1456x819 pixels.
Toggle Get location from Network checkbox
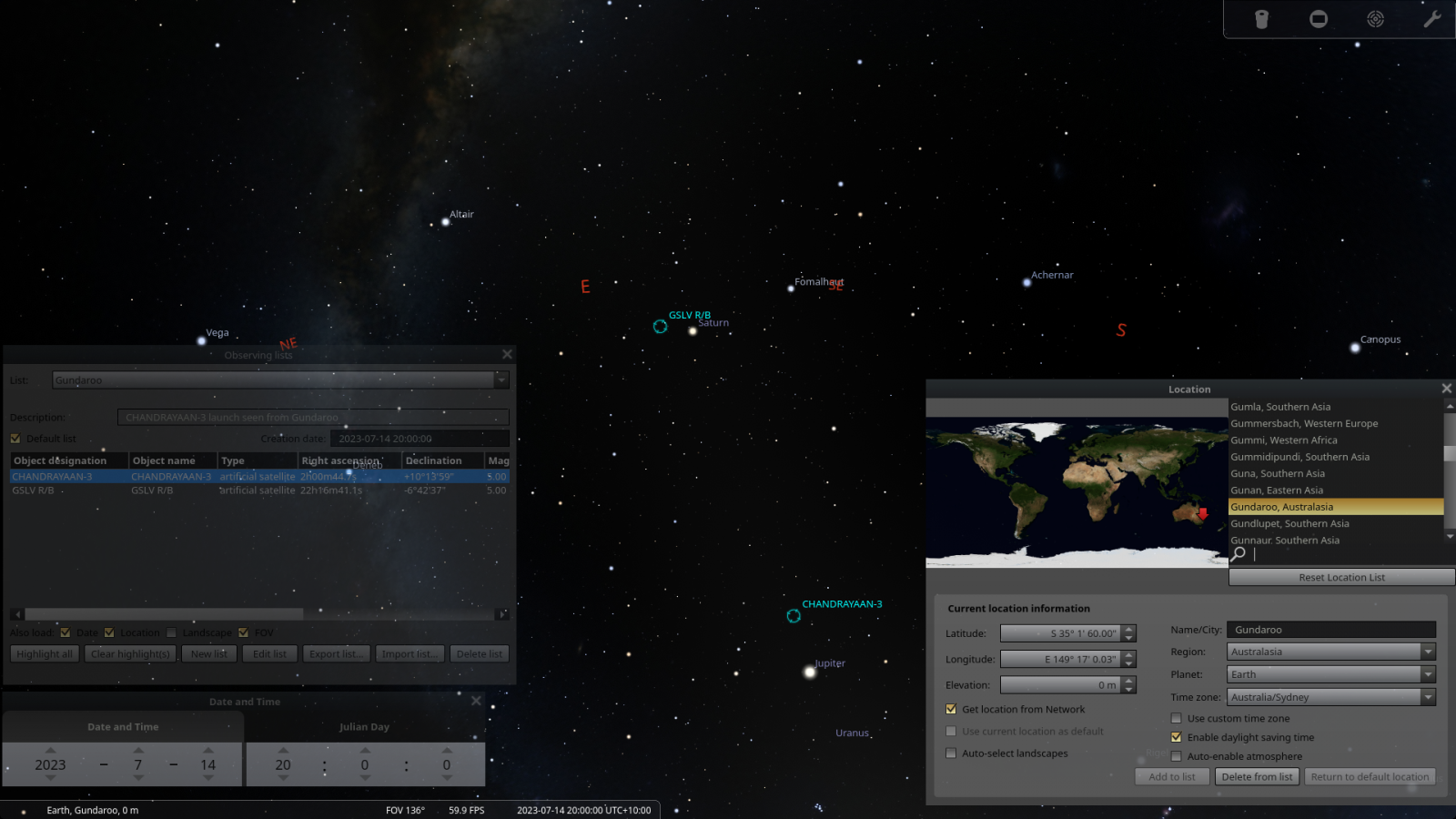951,709
